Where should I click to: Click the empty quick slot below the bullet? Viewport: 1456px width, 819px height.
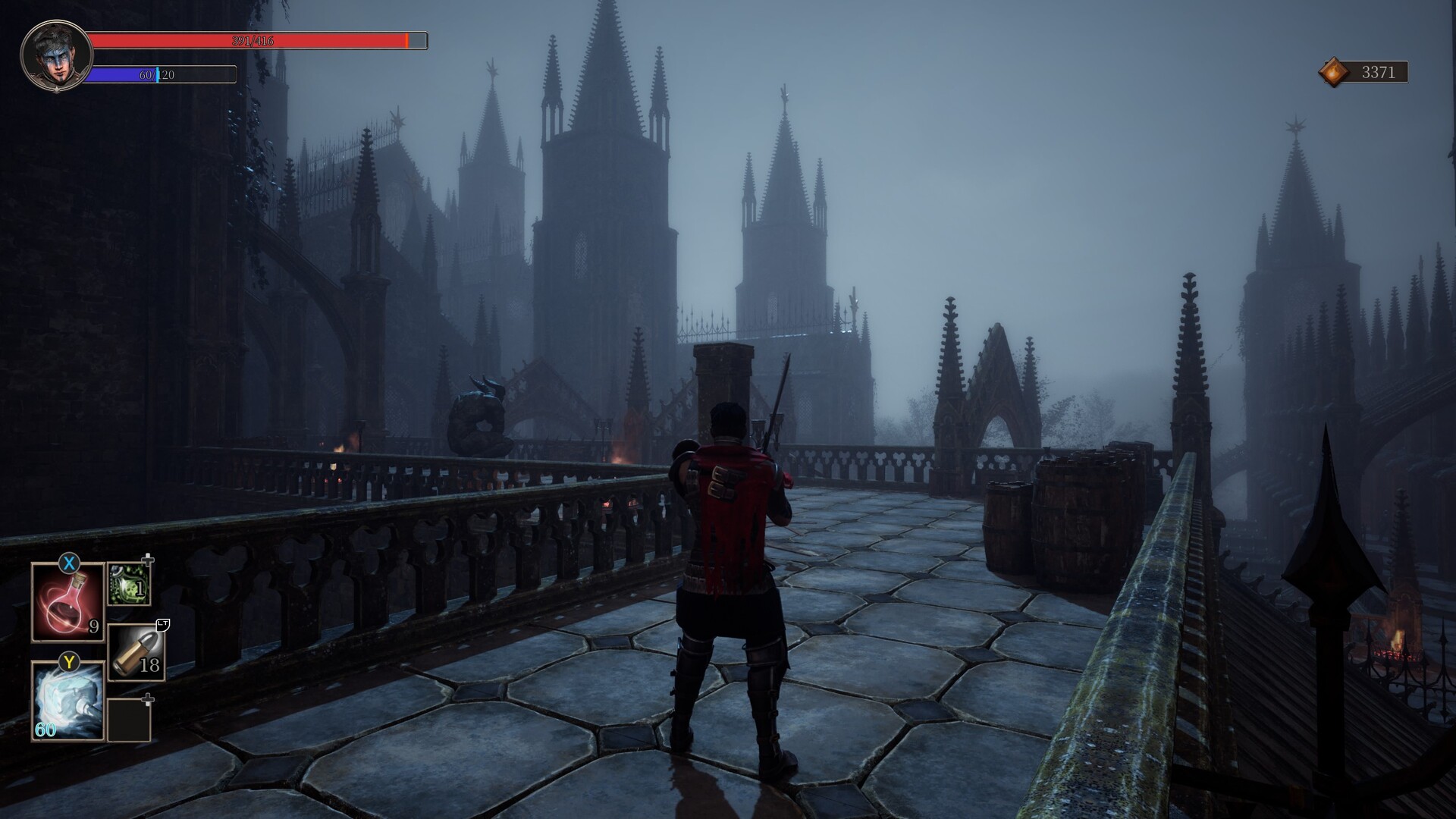(128, 720)
